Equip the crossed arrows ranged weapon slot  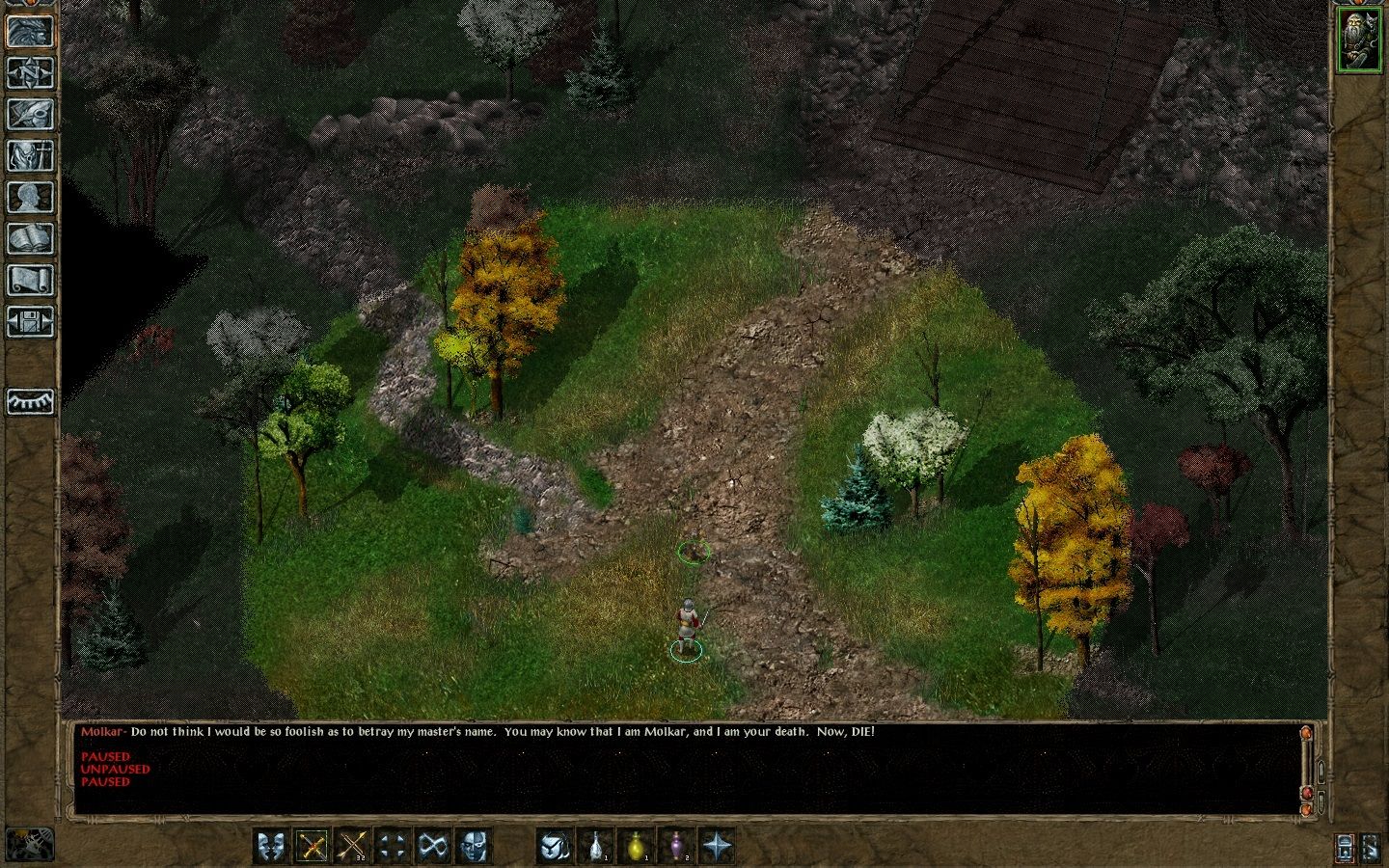pos(354,847)
